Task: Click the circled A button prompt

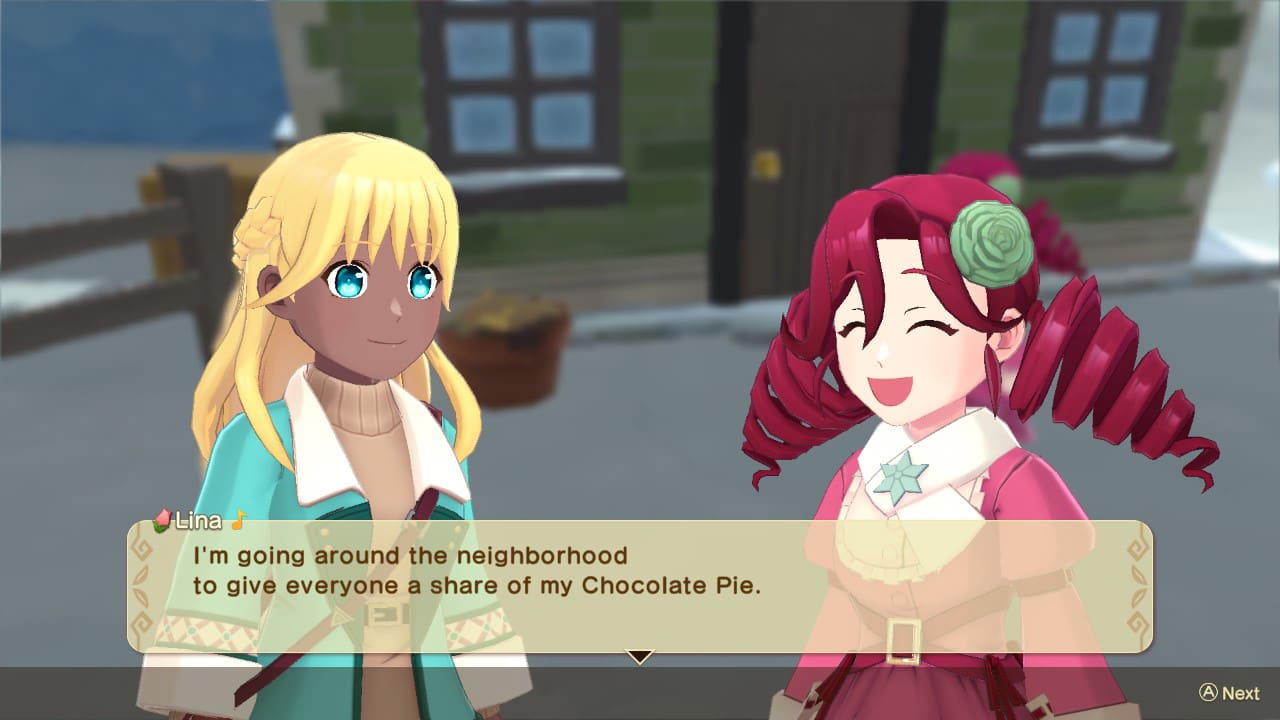Action: click(1207, 692)
